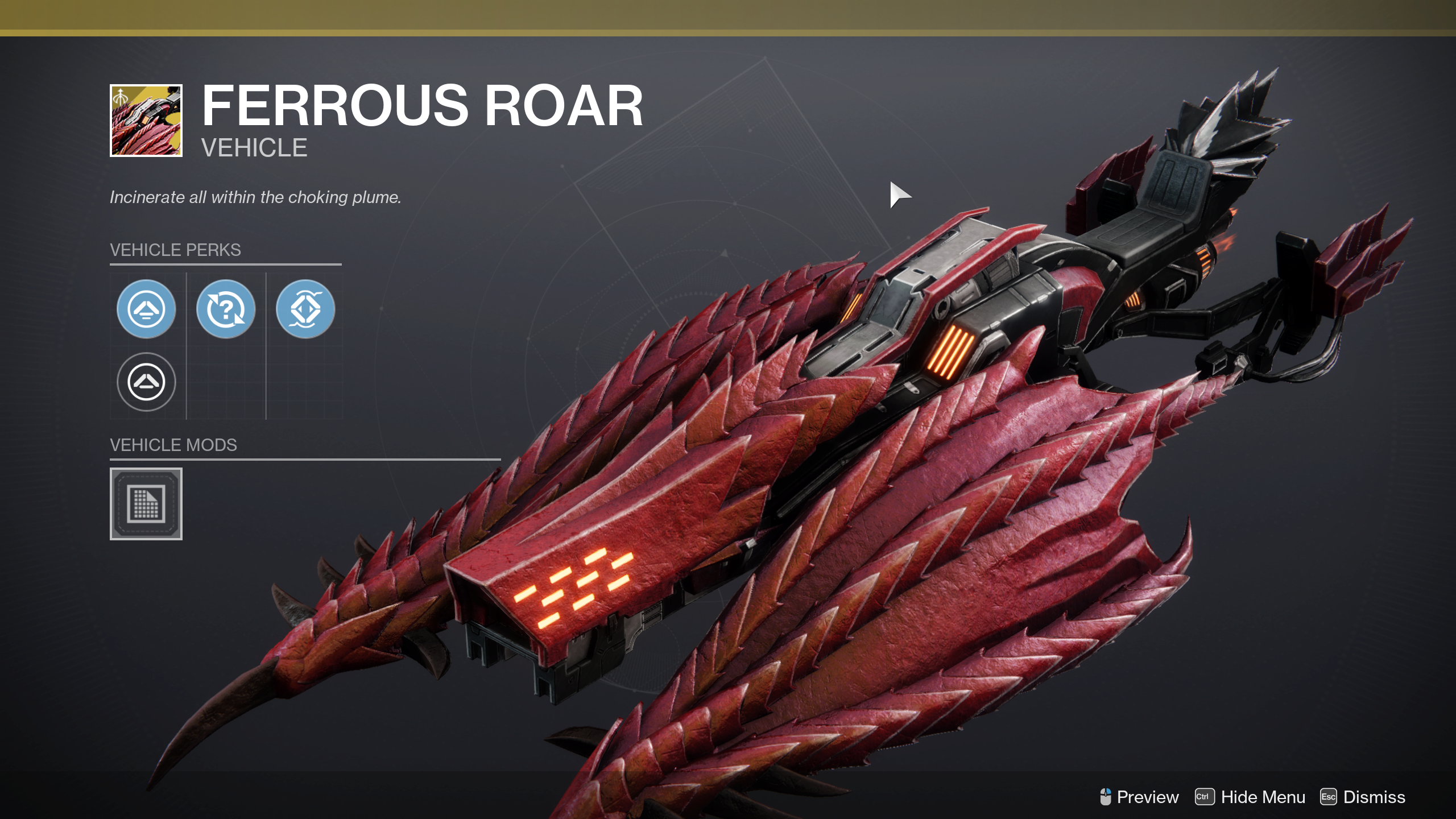The height and width of the screenshot is (819, 1456).
Task: Click the Ferrous Roar item thumbnail
Action: [x=146, y=121]
